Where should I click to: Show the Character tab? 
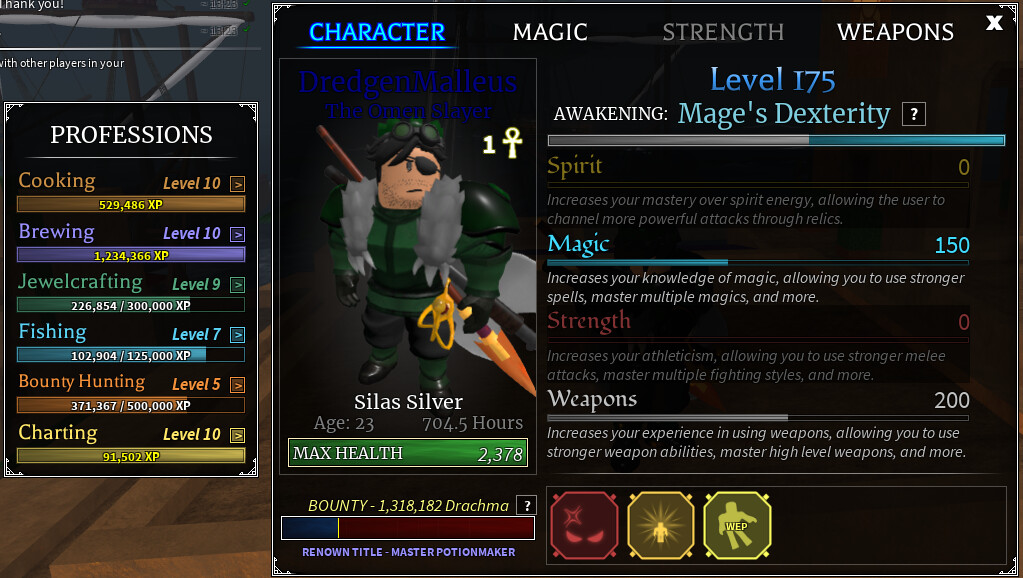377,32
